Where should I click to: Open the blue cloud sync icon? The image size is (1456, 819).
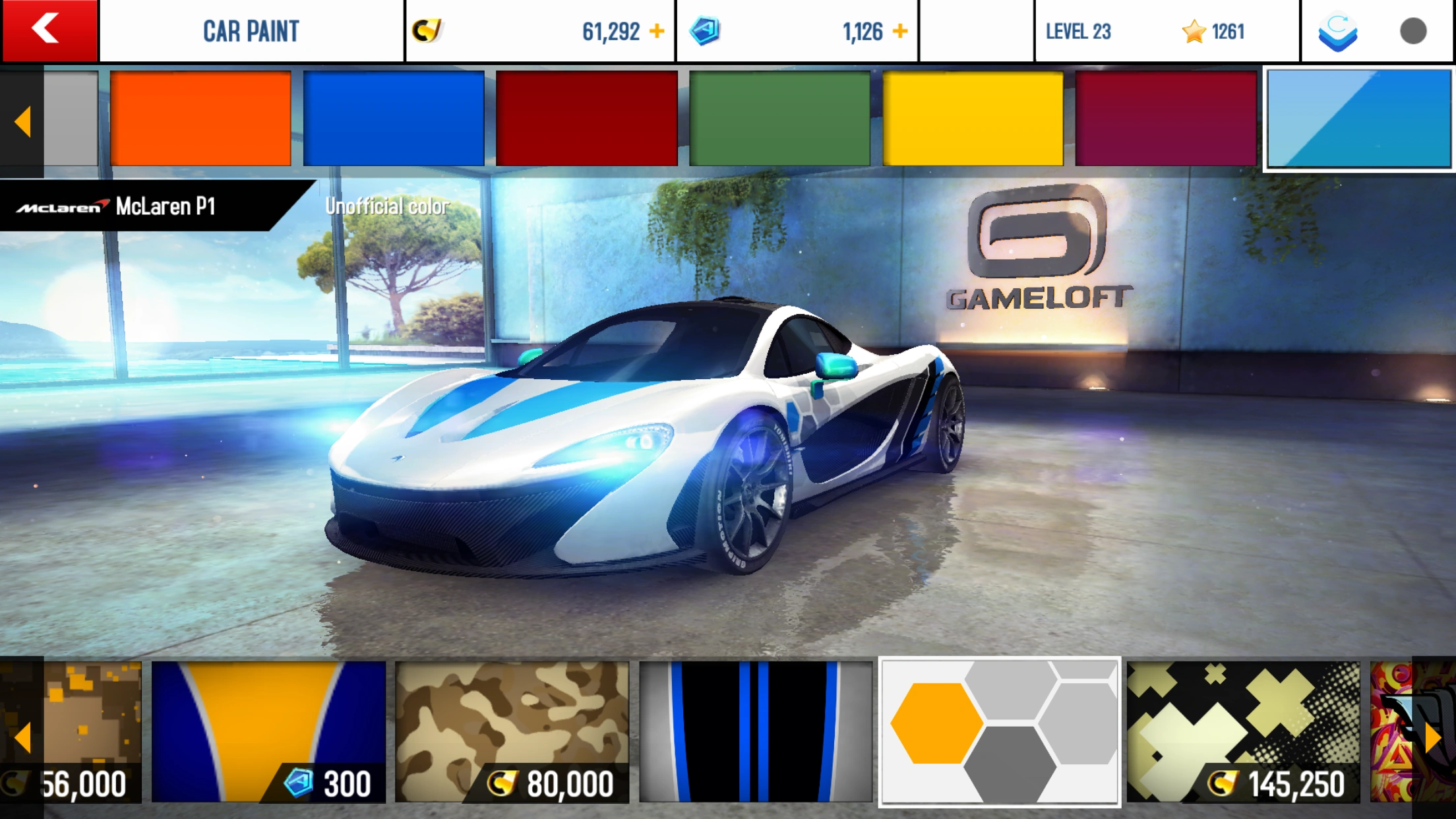(1338, 31)
